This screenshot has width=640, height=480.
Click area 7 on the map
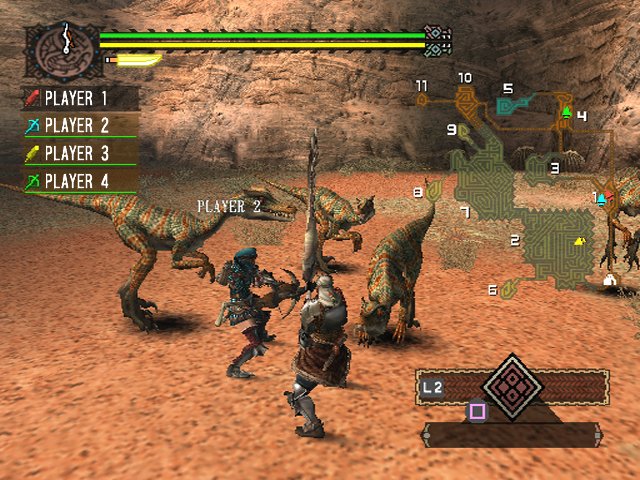click(x=464, y=212)
